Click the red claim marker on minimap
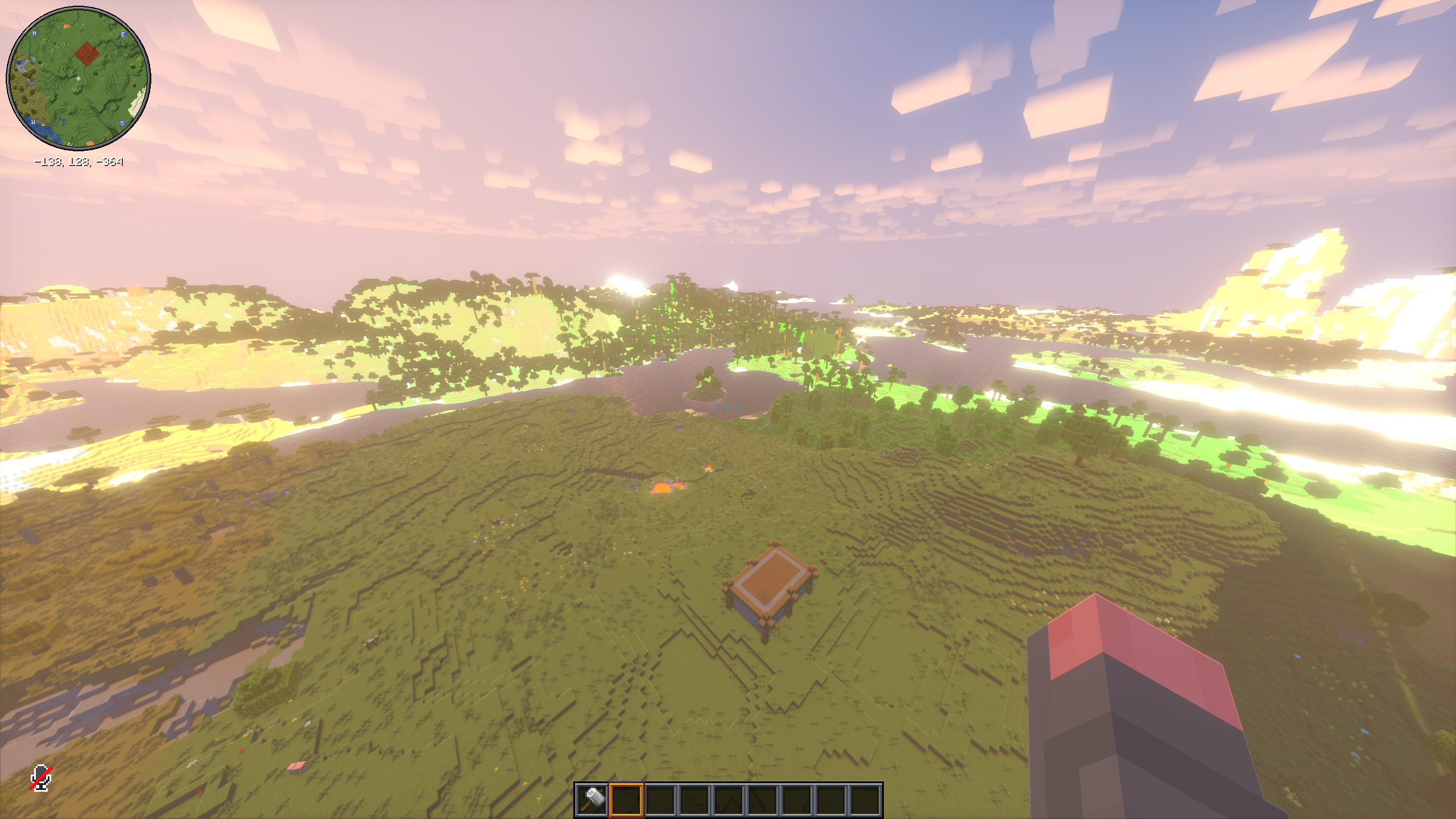Viewport: 1456px width, 819px height. (x=86, y=54)
